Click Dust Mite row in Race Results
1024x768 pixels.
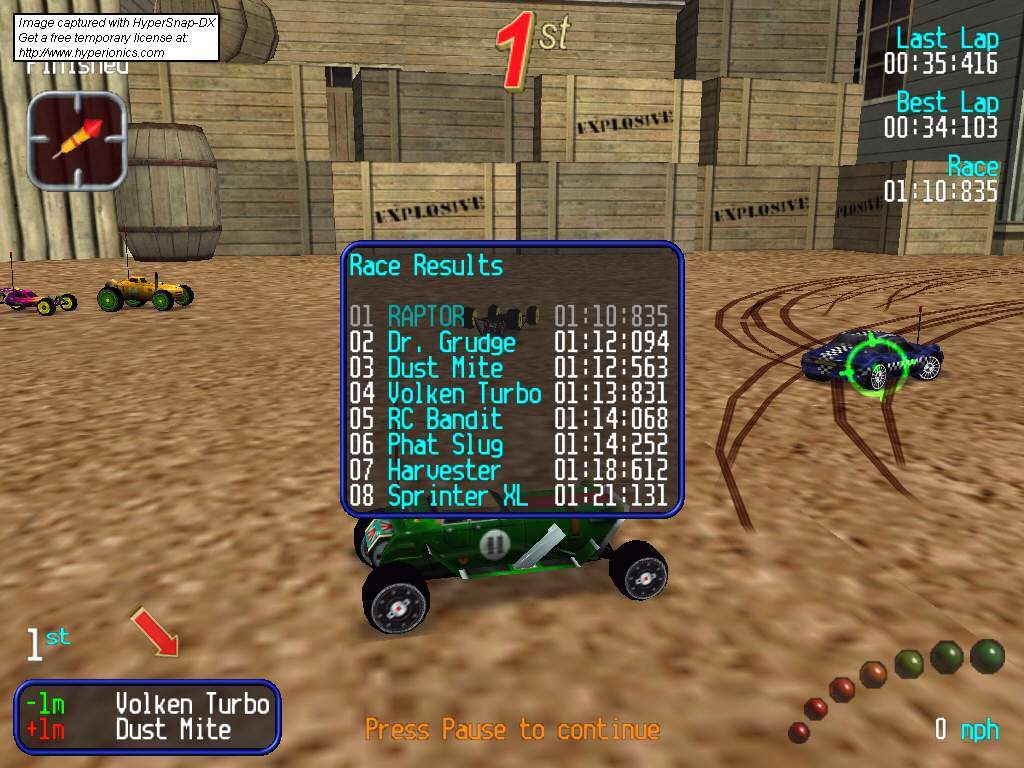tap(508, 368)
